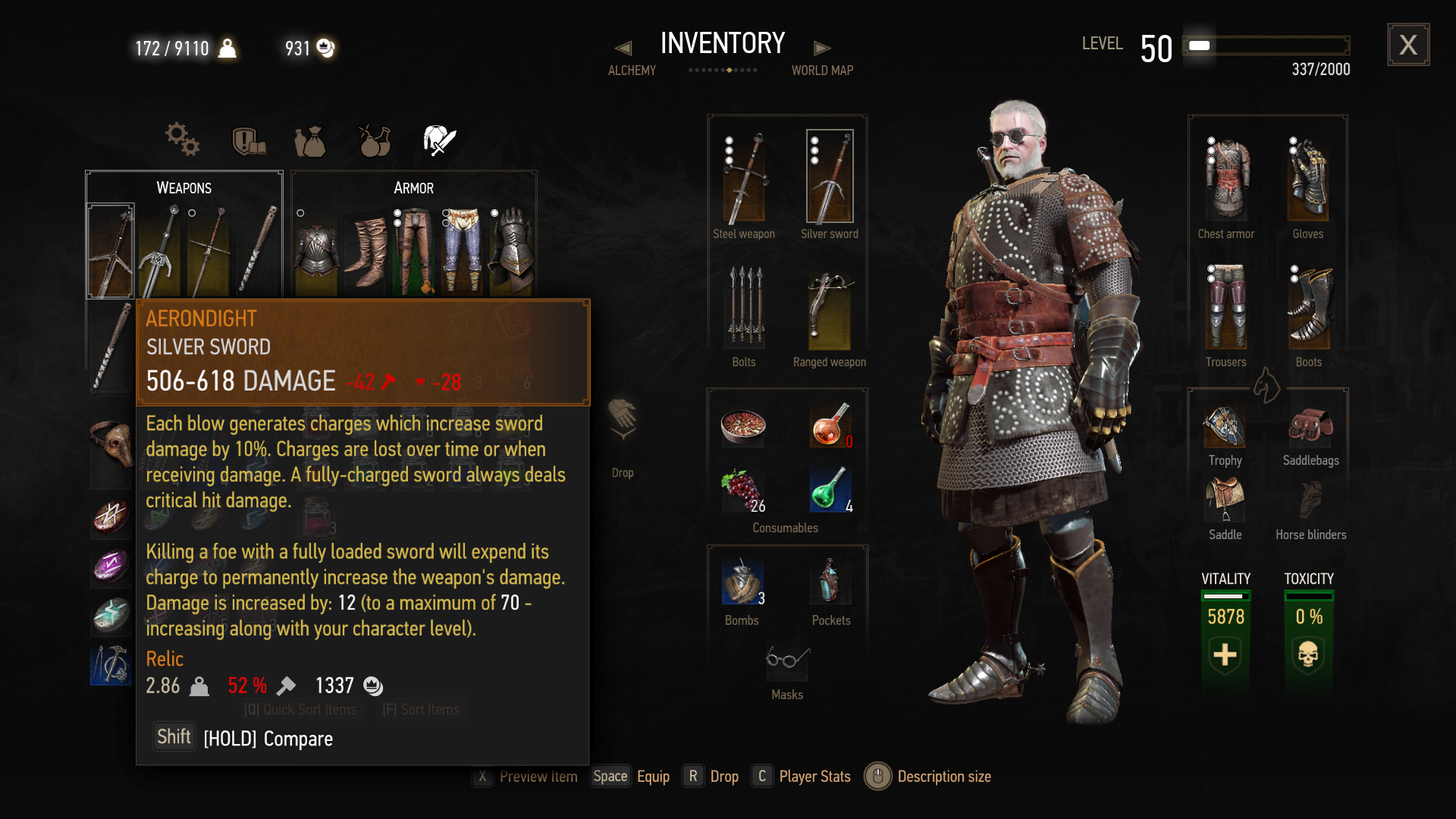Pick the equipped Boots slot
The image size is (1456, 819).
1308,307
